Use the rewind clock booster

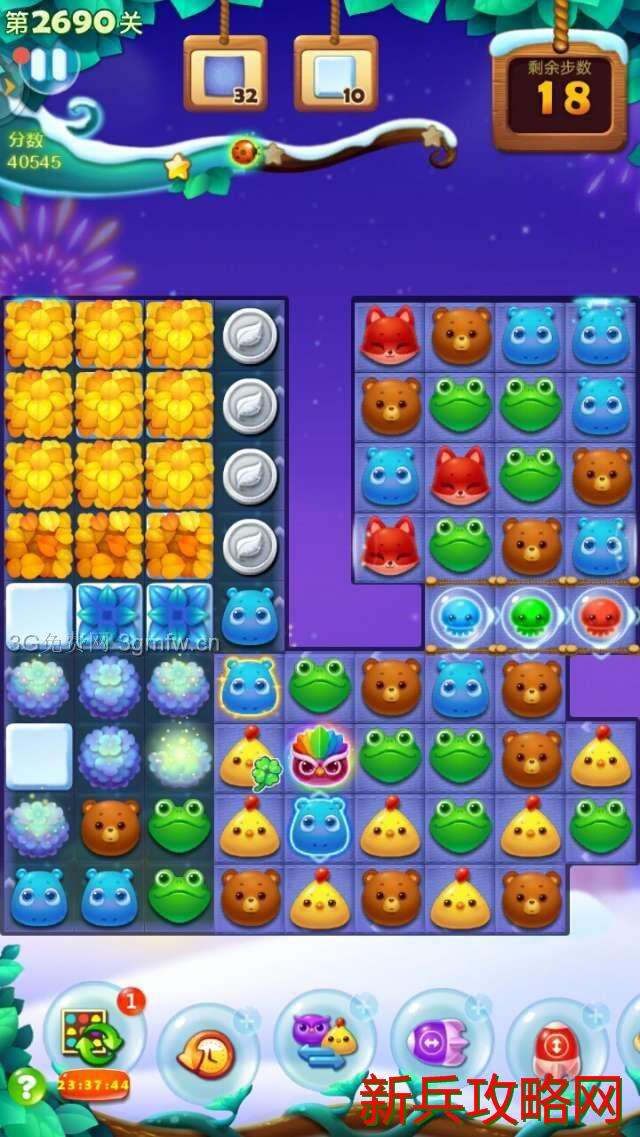click(207, 1050)
